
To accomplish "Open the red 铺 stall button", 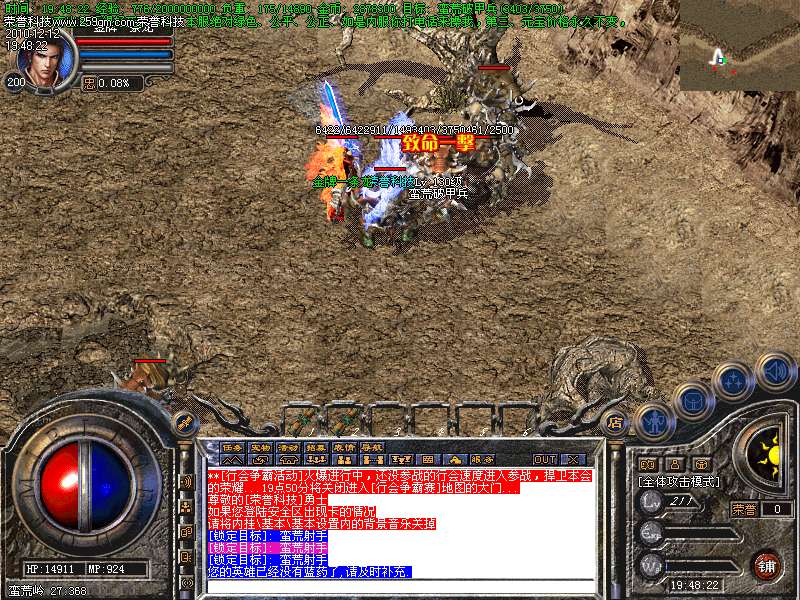I will coord(766,566).
